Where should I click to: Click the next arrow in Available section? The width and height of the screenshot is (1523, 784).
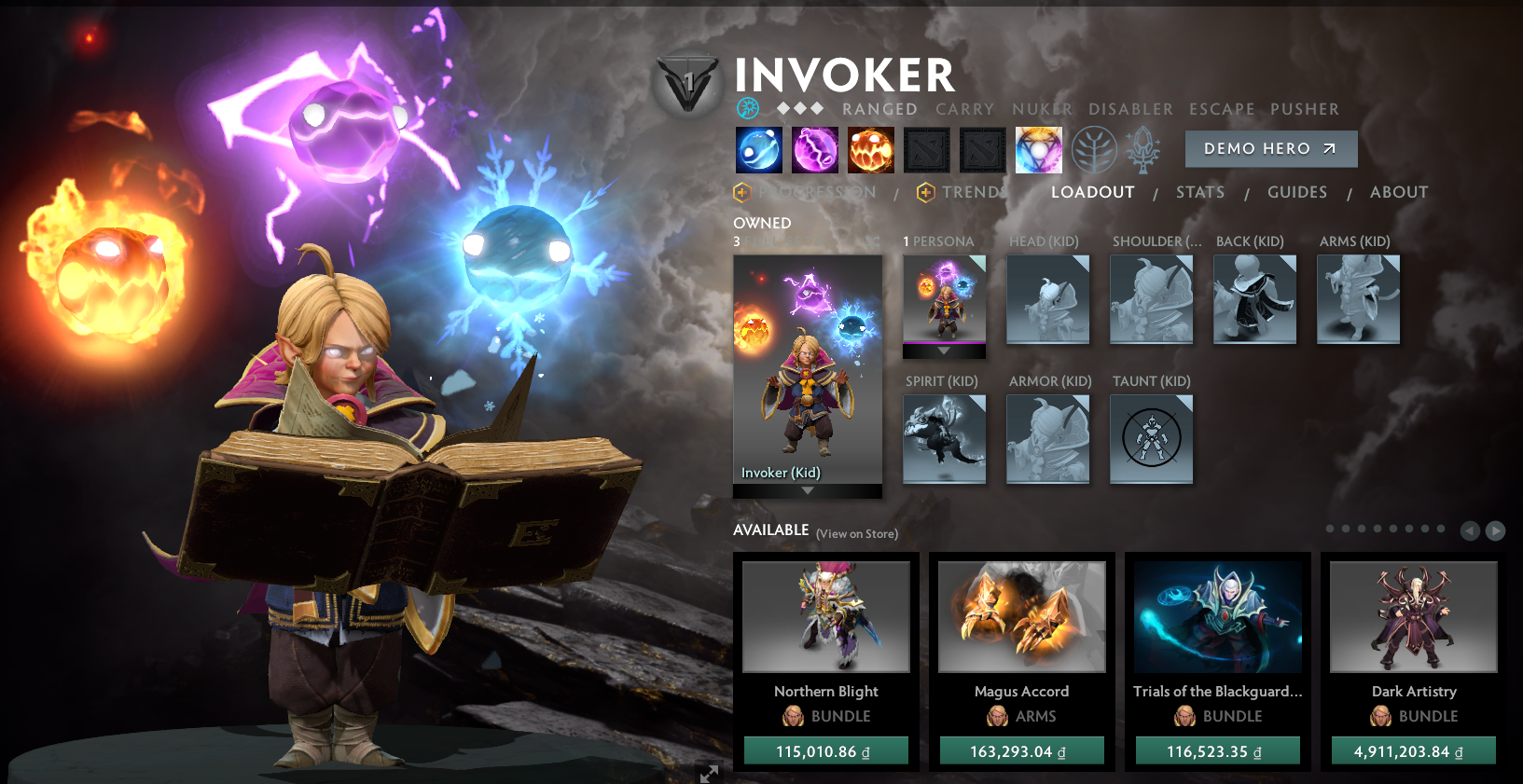[1495, 530]
